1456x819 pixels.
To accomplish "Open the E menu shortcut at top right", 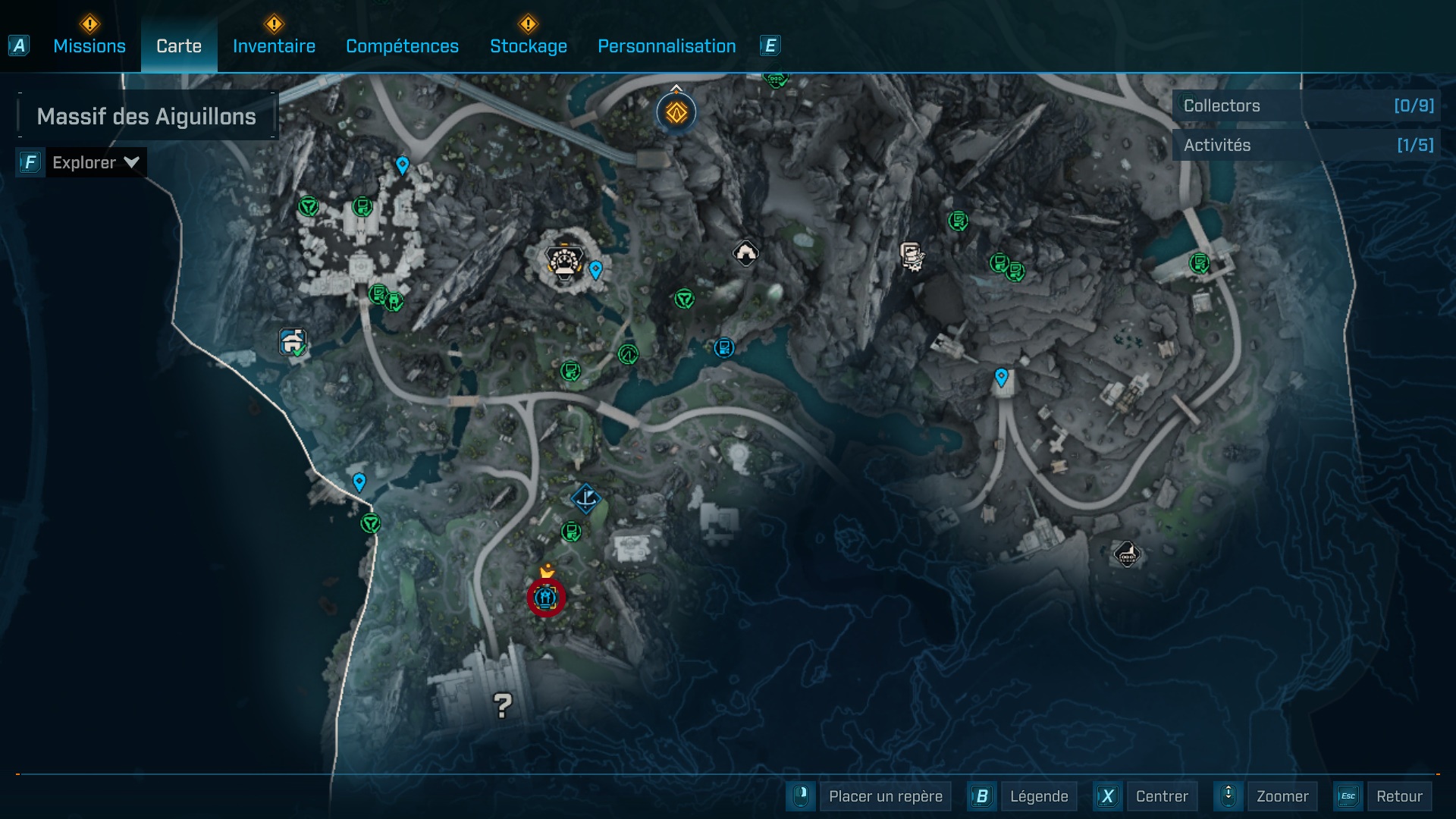I will click(x=770, y=45).
